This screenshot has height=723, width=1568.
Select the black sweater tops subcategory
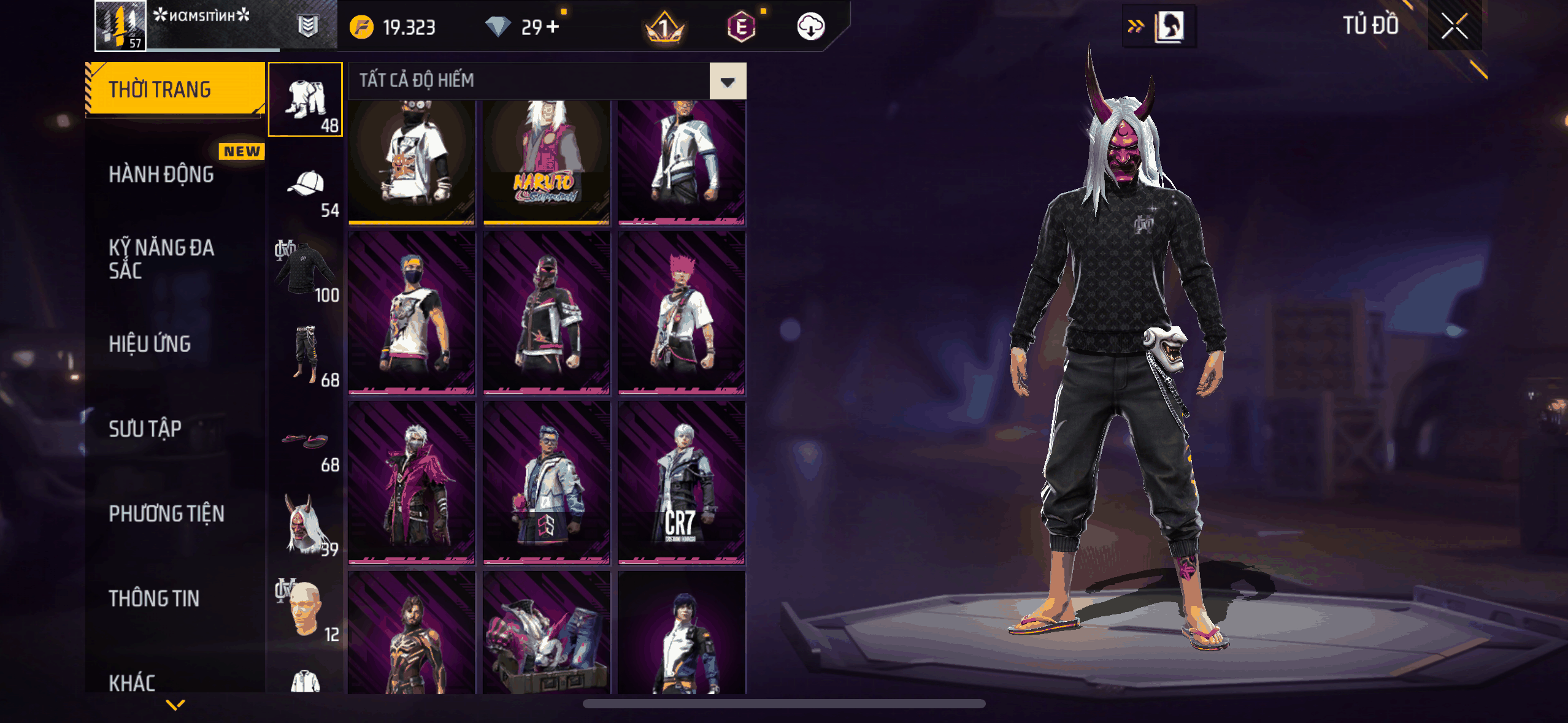pos(306,270)
